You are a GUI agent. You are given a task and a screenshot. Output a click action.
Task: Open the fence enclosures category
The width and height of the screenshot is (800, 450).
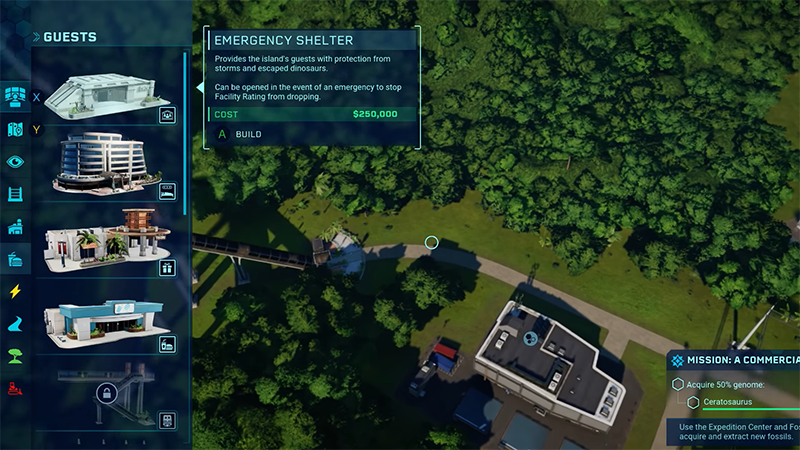(15, 194)
